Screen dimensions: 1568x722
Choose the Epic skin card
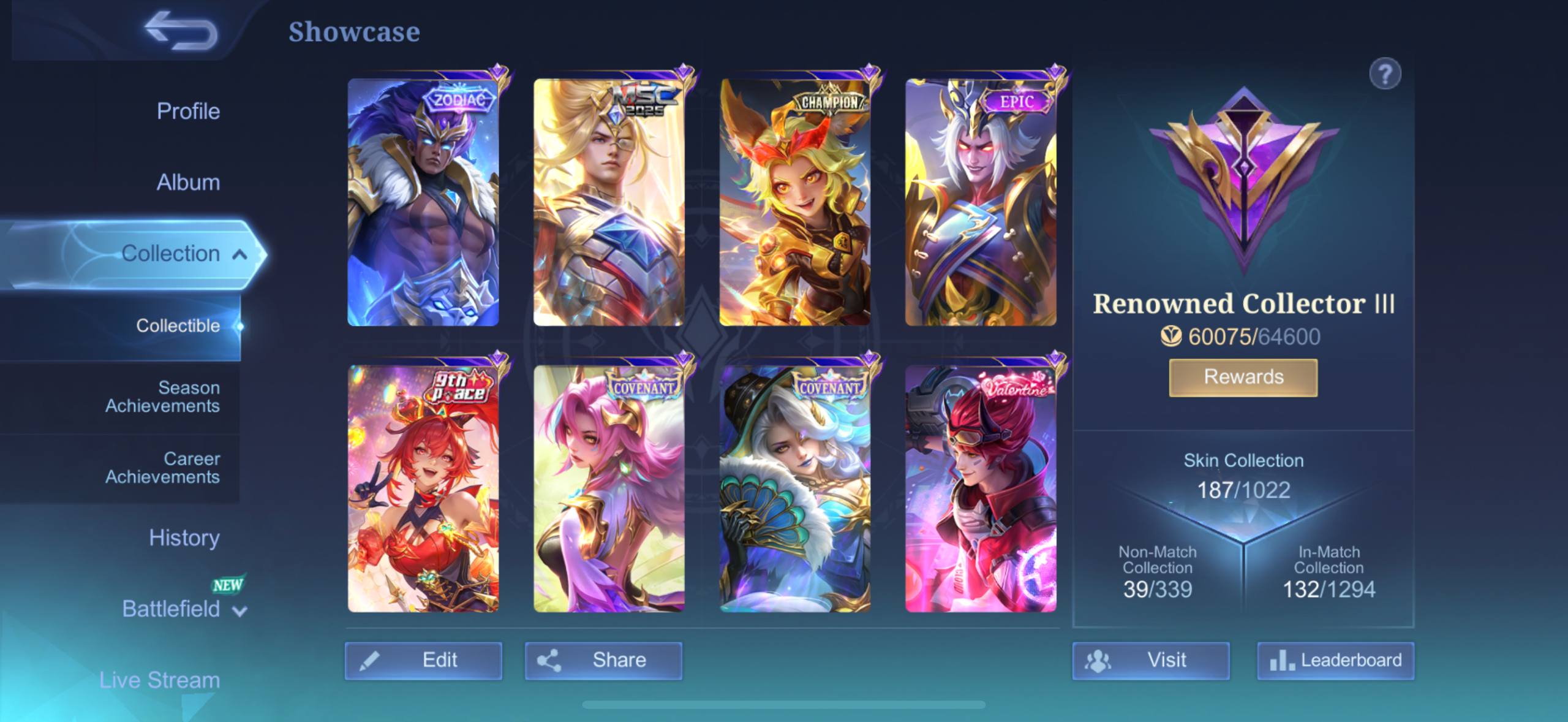(x=981, y=202)
